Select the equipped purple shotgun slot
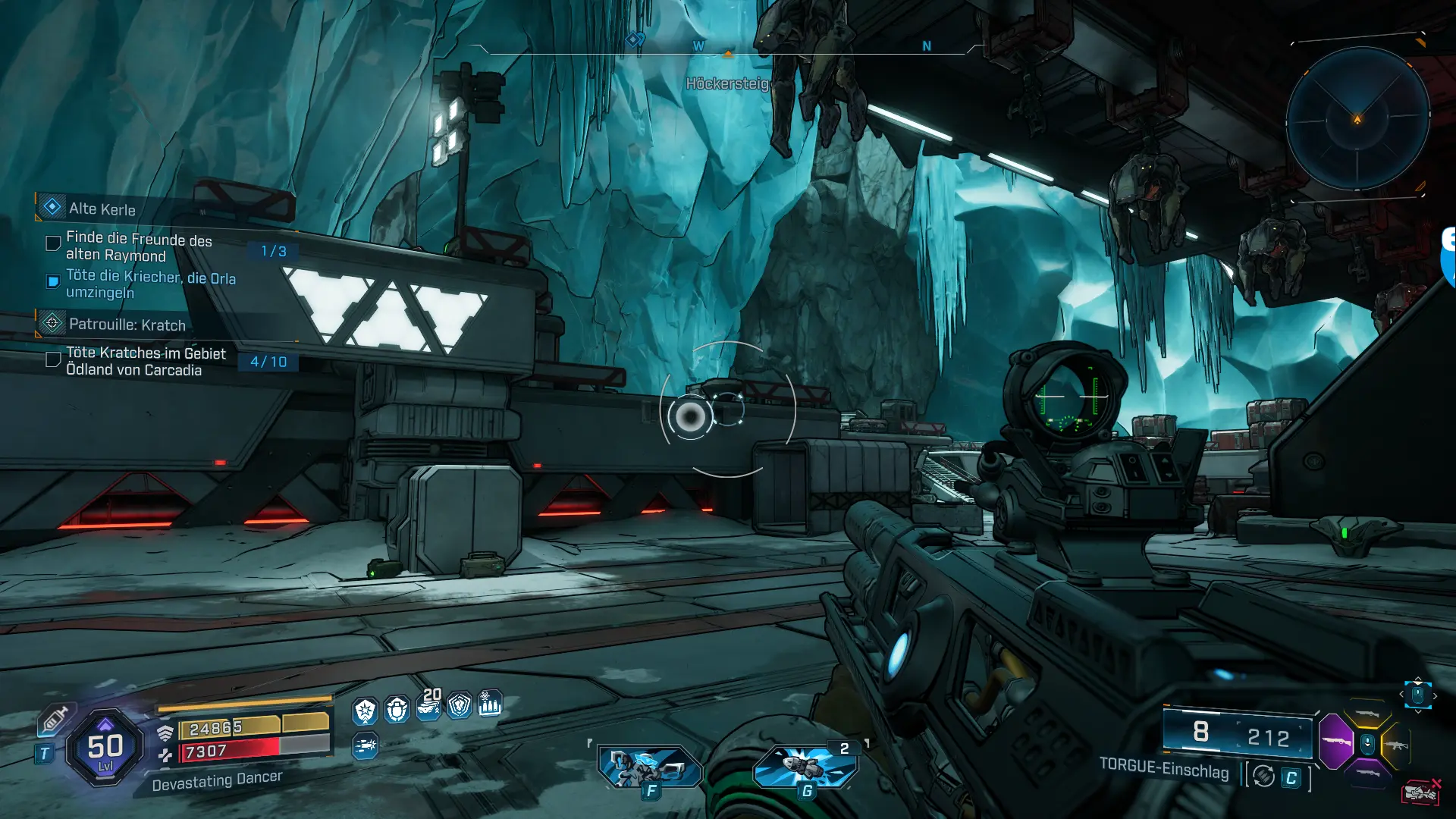 [1336, 741]
